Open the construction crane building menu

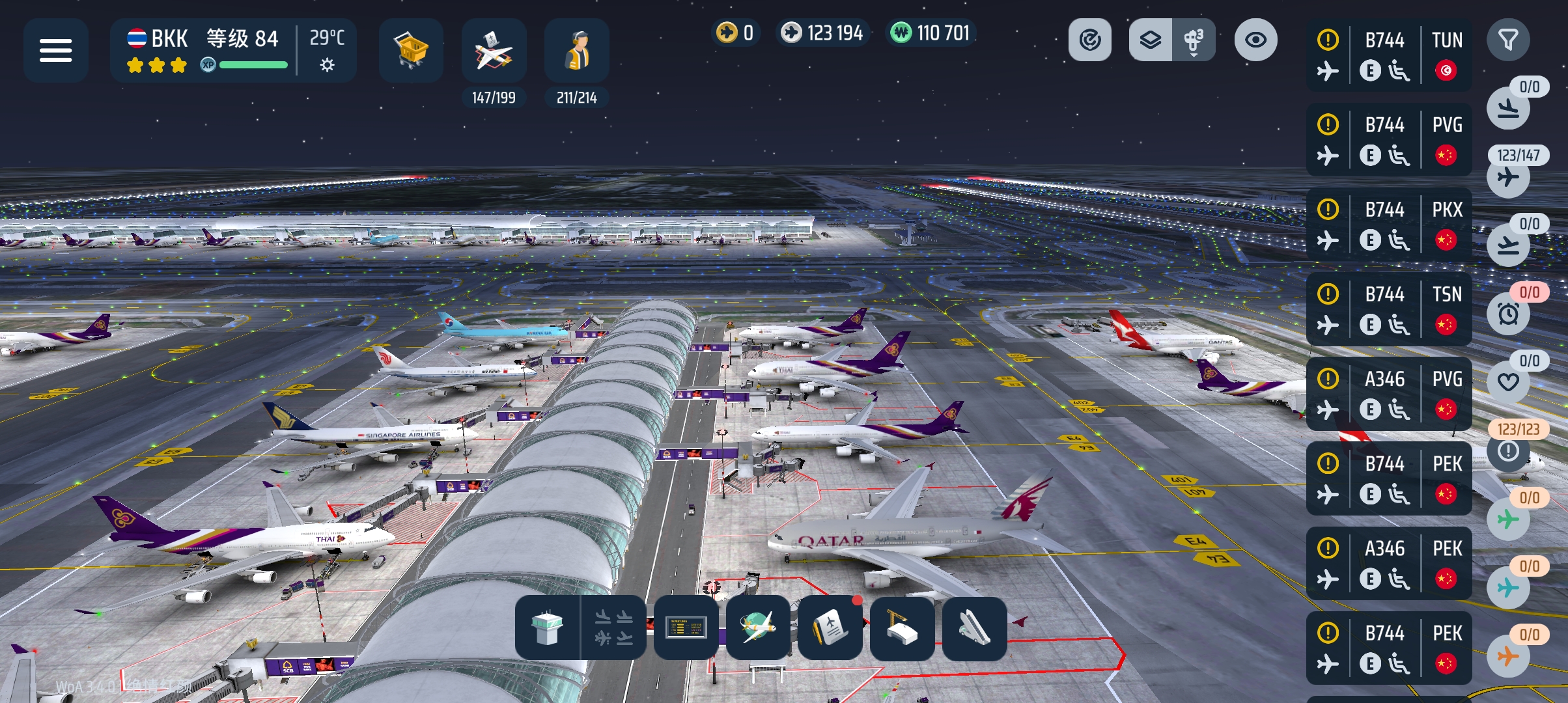coord(902,628)
